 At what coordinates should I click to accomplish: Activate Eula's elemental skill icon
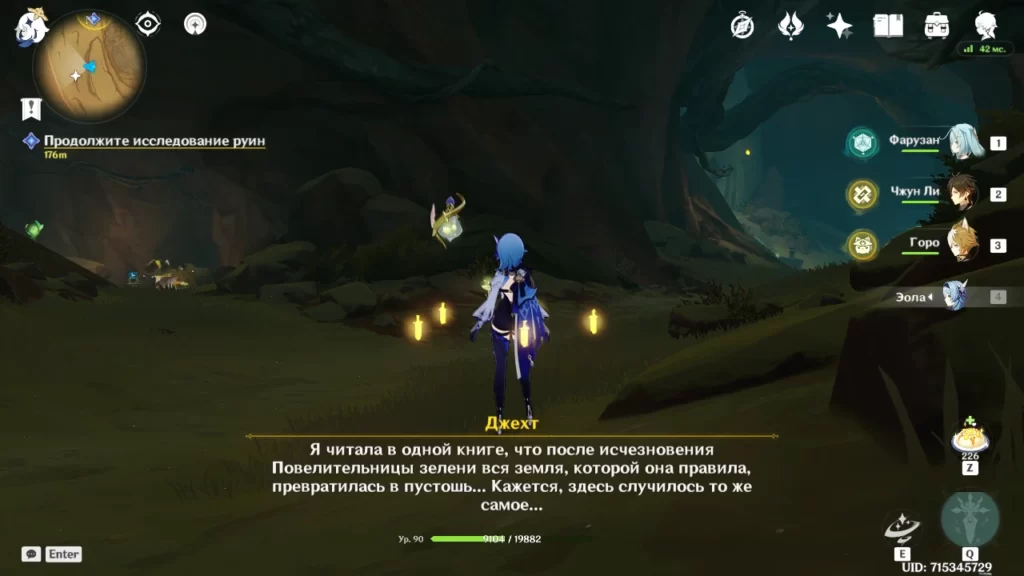click(902, 528)
